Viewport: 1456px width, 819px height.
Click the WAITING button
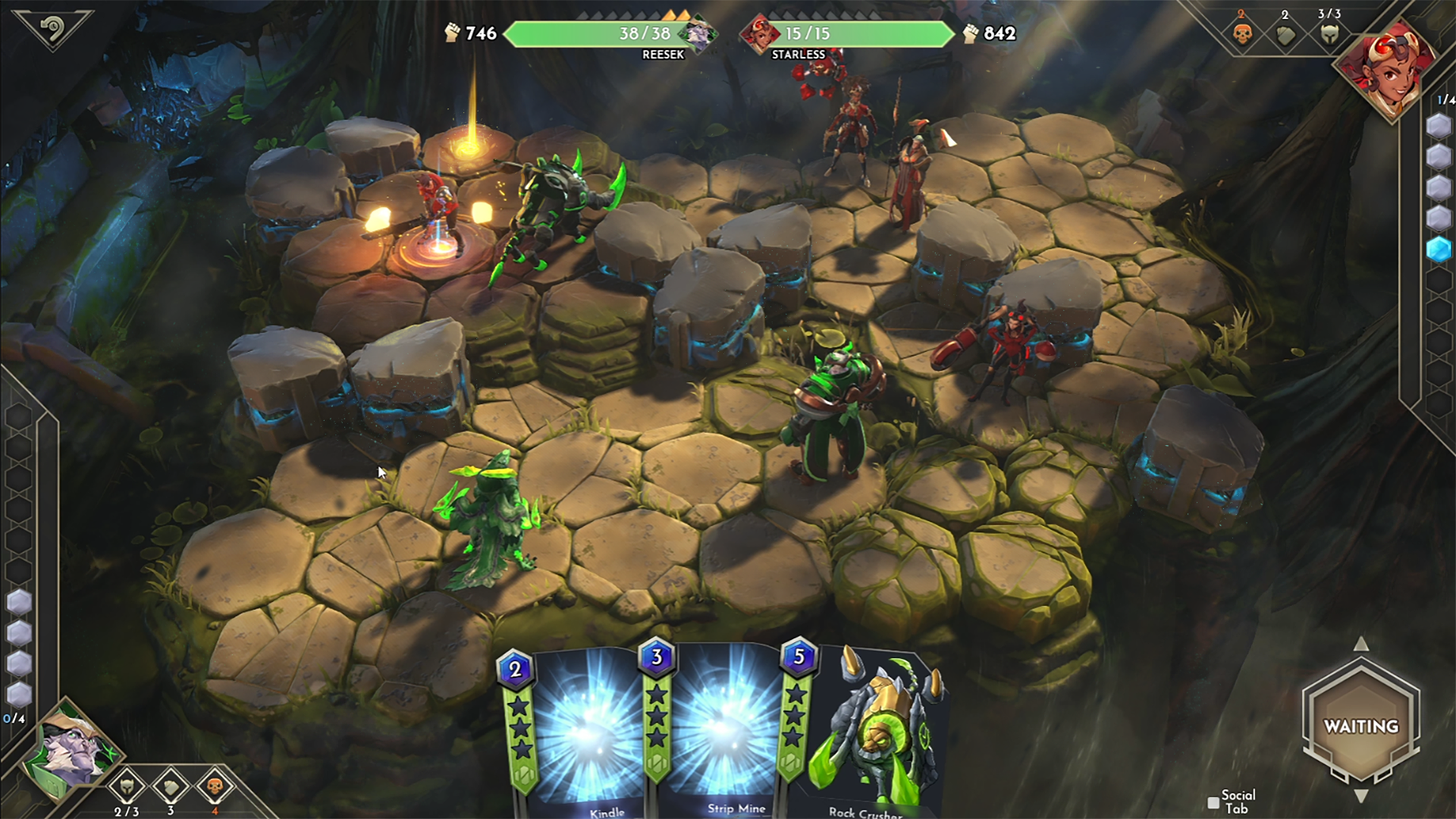point(1361,726)
